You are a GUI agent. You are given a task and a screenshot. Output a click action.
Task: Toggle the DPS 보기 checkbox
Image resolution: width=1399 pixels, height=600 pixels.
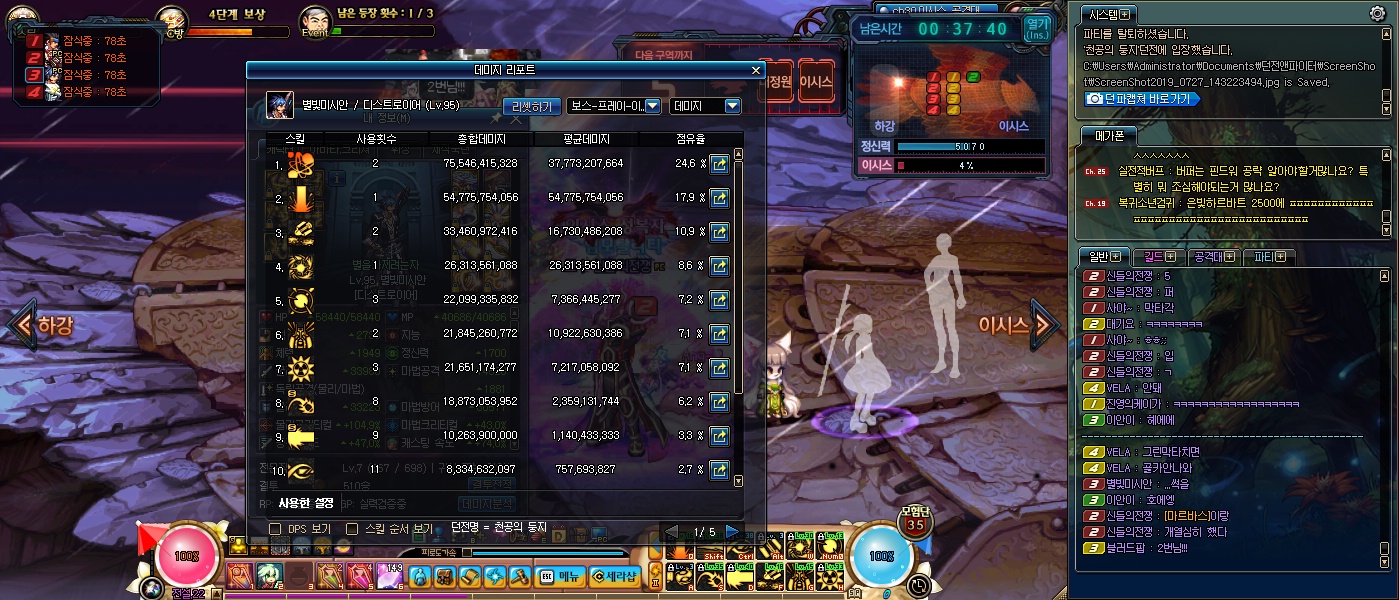(276, 528)
